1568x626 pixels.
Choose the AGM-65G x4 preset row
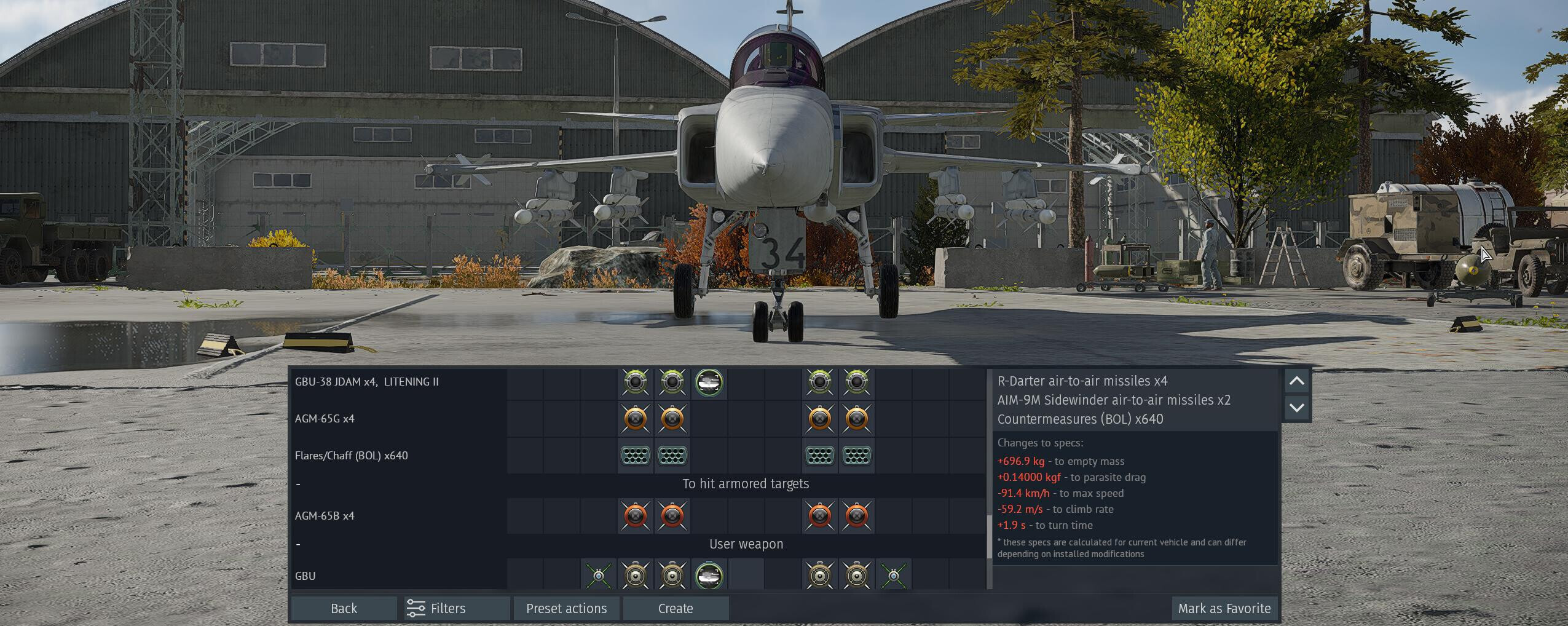(325, 419)
